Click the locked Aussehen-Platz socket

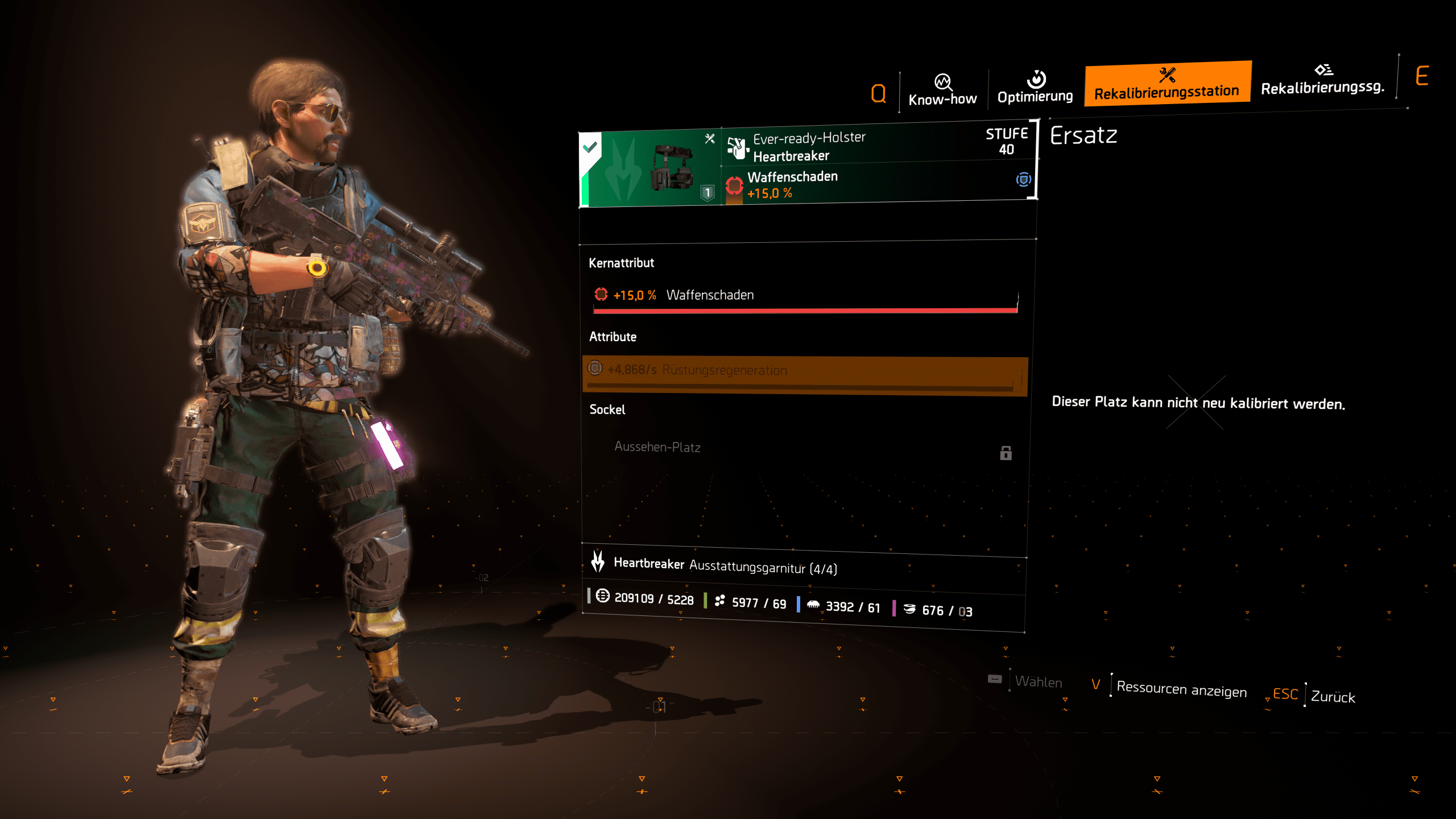click(x=805, y=449)
